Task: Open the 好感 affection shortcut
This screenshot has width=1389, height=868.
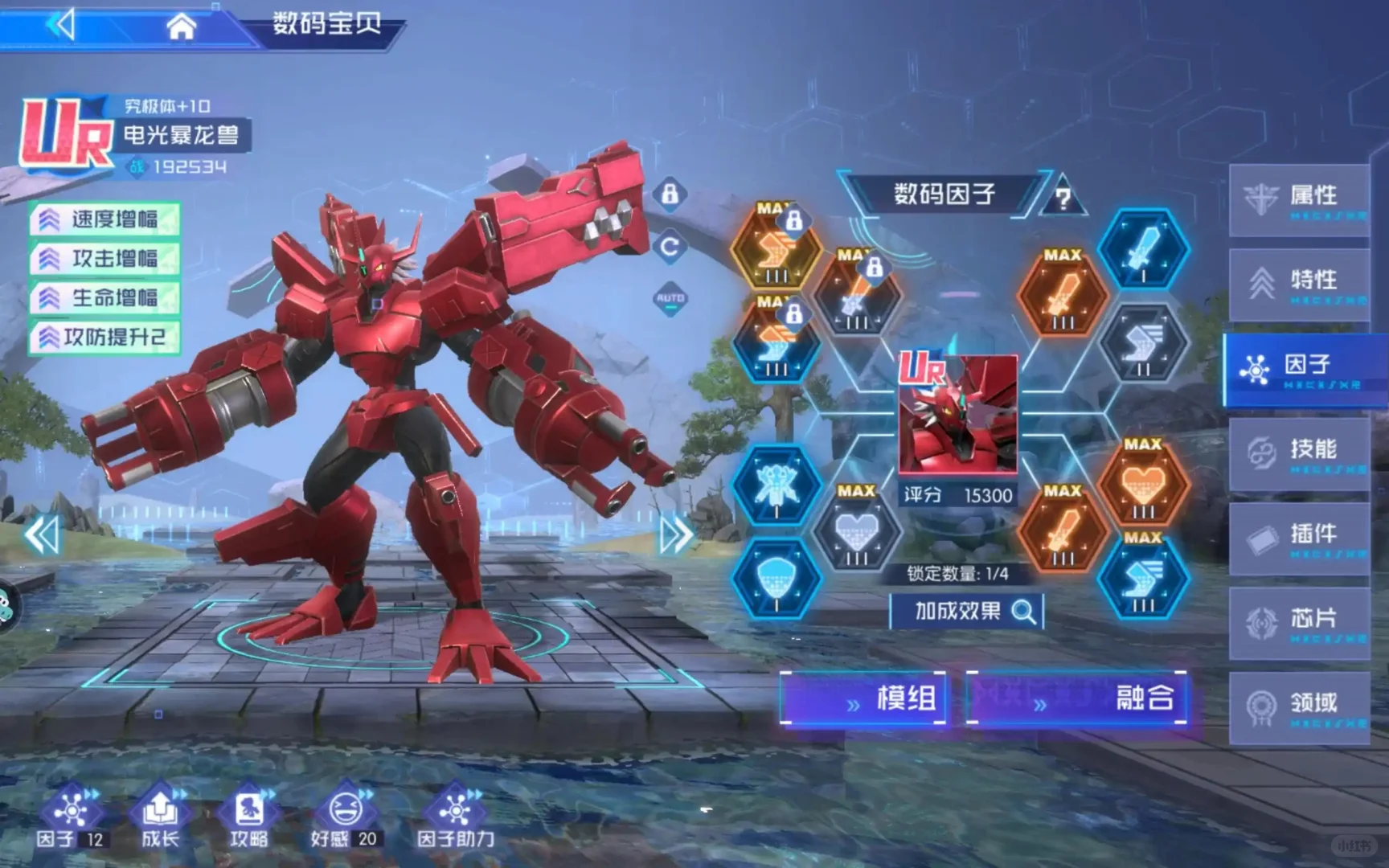Action: click(x=344, y=817)
